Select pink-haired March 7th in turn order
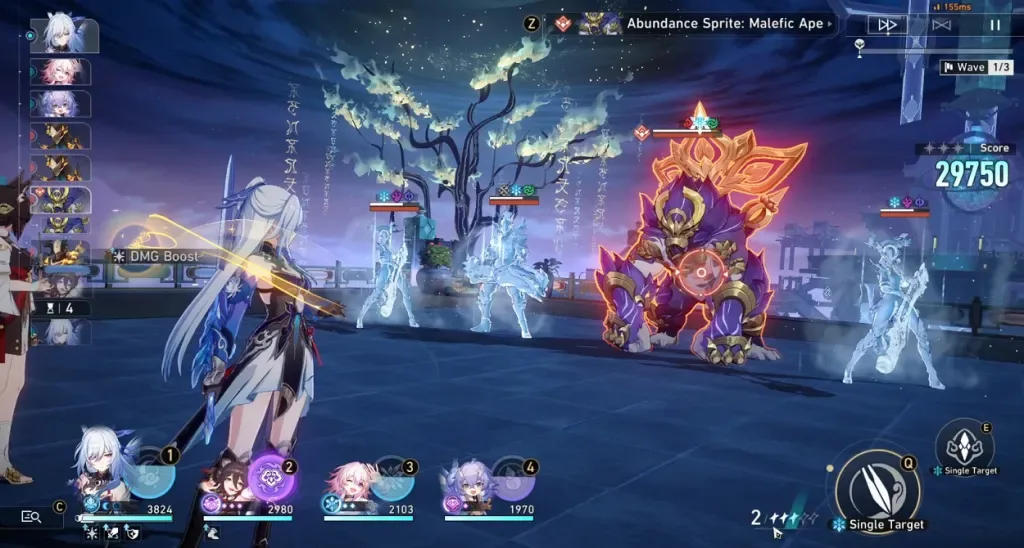Viewport: 1024px width, 548px height. coord(62,72)
